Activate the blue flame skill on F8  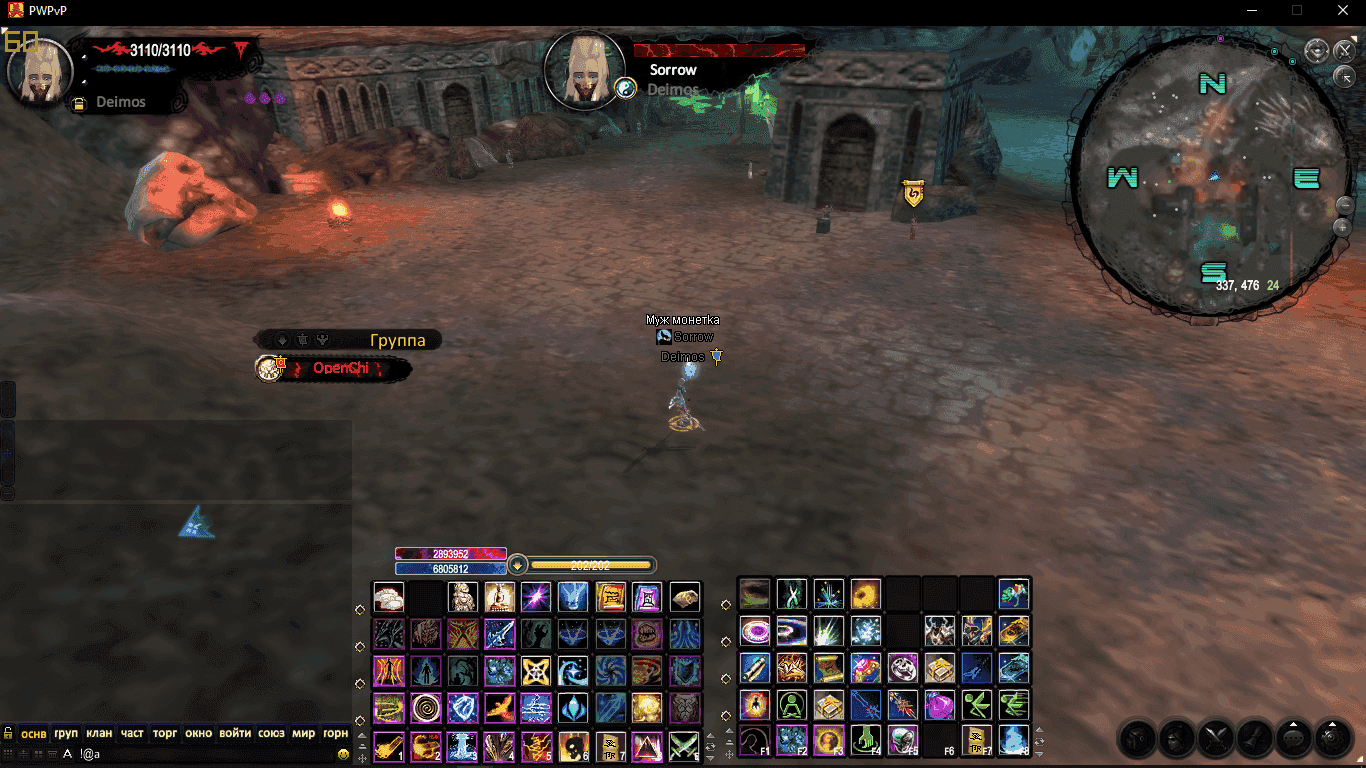1014,741
